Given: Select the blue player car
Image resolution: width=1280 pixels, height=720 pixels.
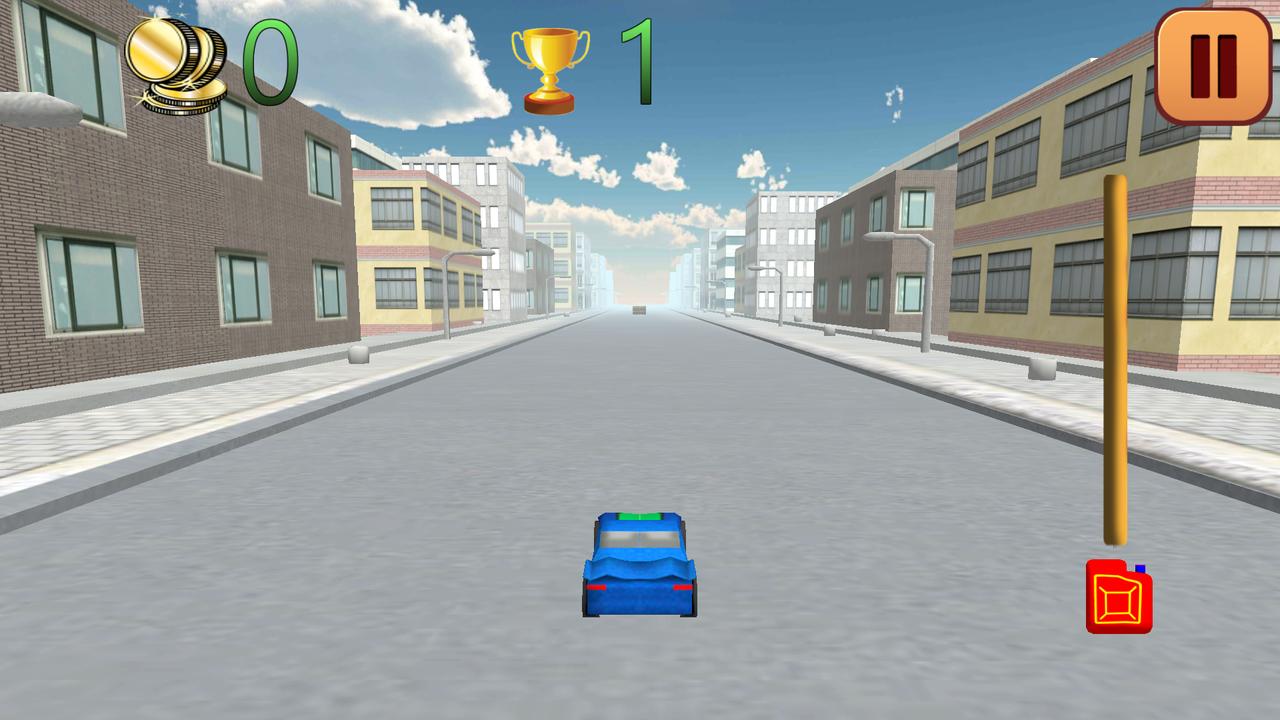Looking at the screenshot, I should click(x=640, y=565).
